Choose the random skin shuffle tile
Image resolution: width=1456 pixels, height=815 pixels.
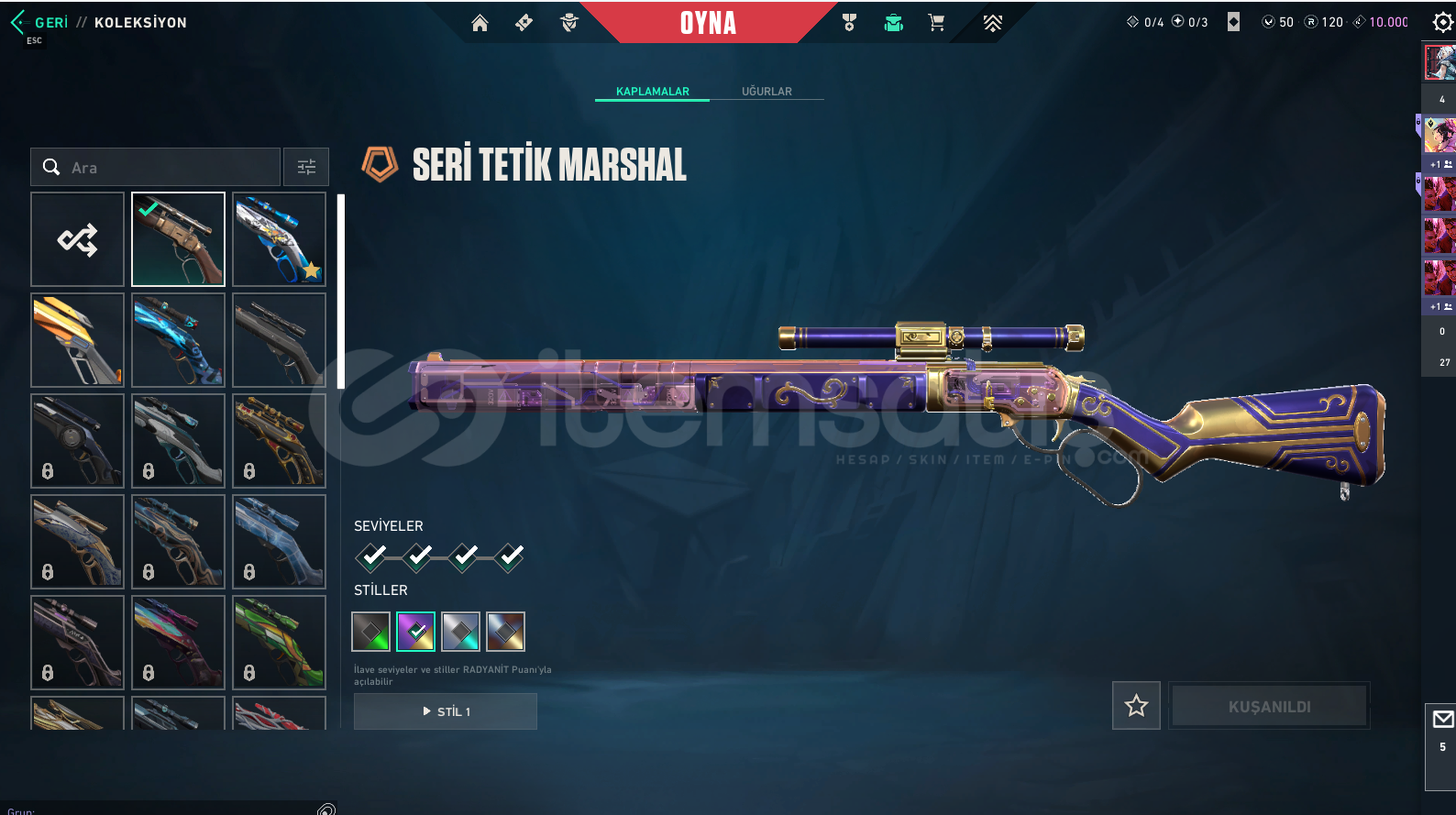click(78, 239)
